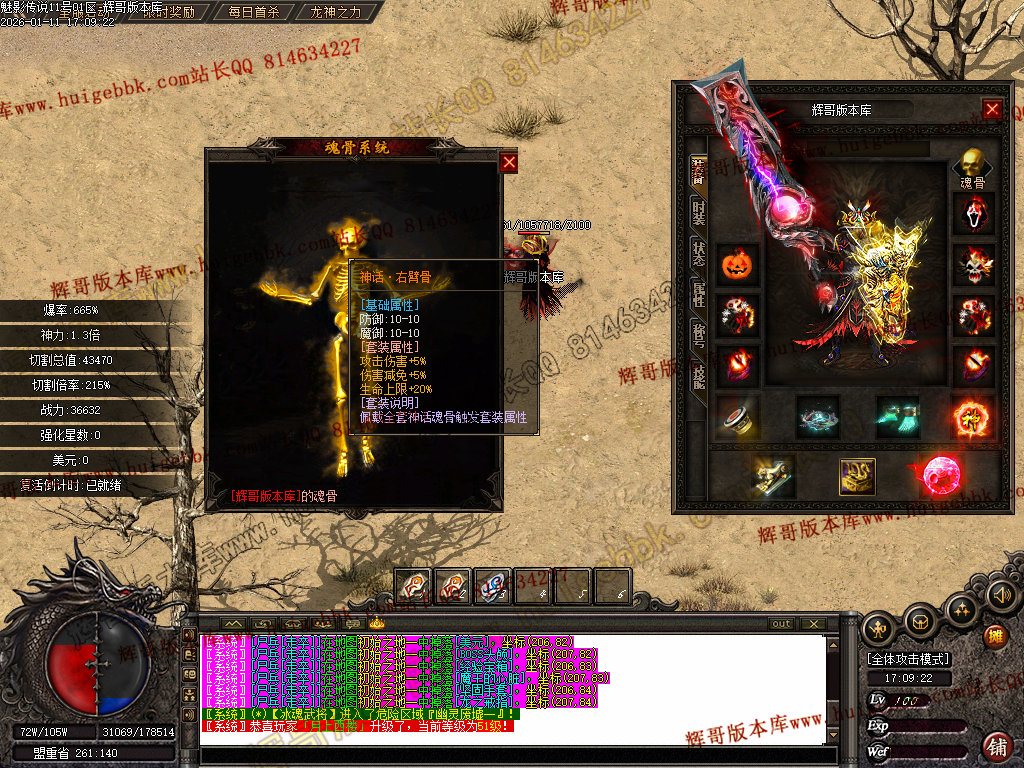Screen dimensions: 1024x768
Task: Click the 全体攻击模式 attack mode label
Action: point(908,659)
